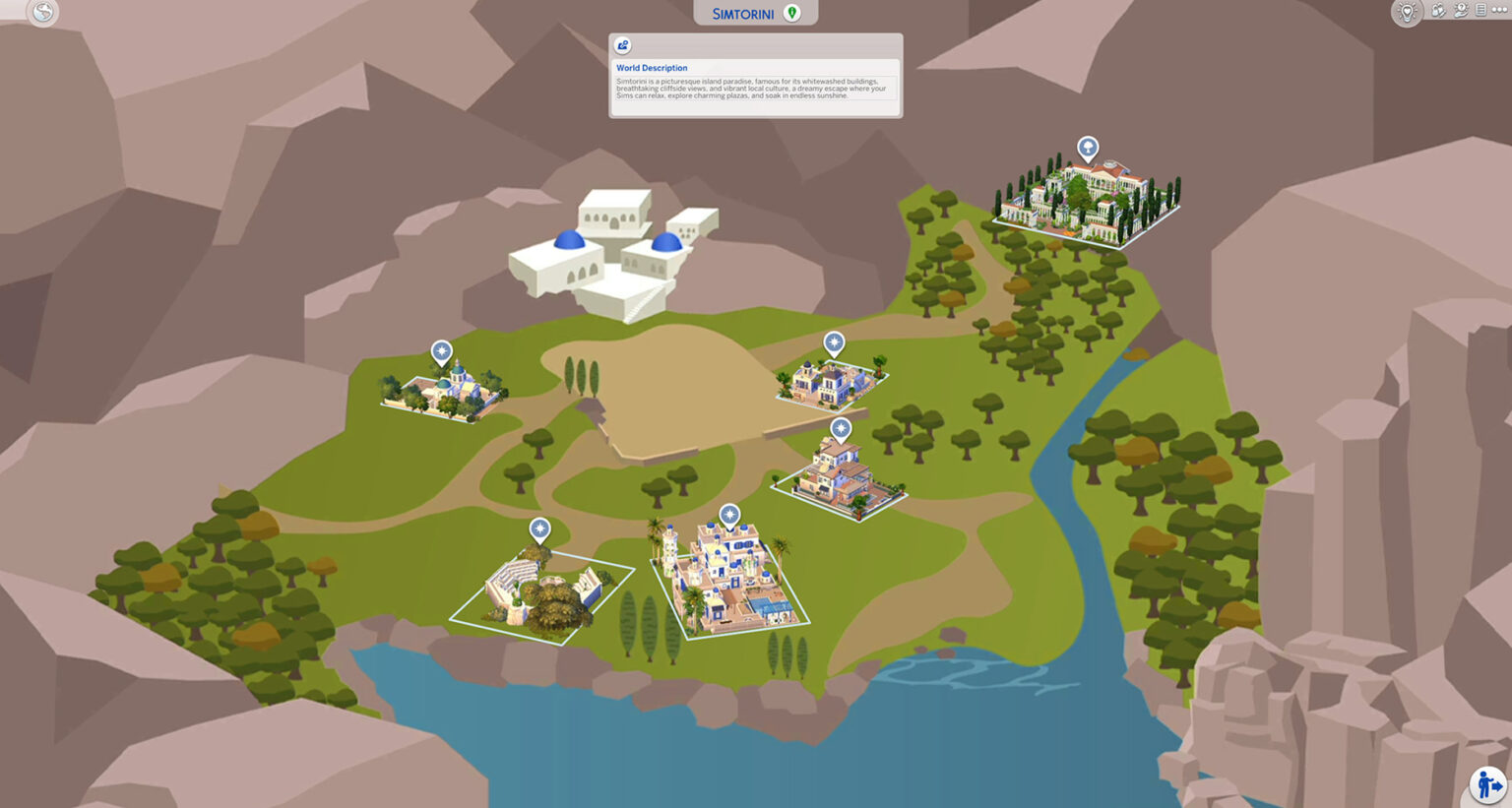1512x808 pixels.
Task: Select the pin on the central village lot
Action: [729, 513]
